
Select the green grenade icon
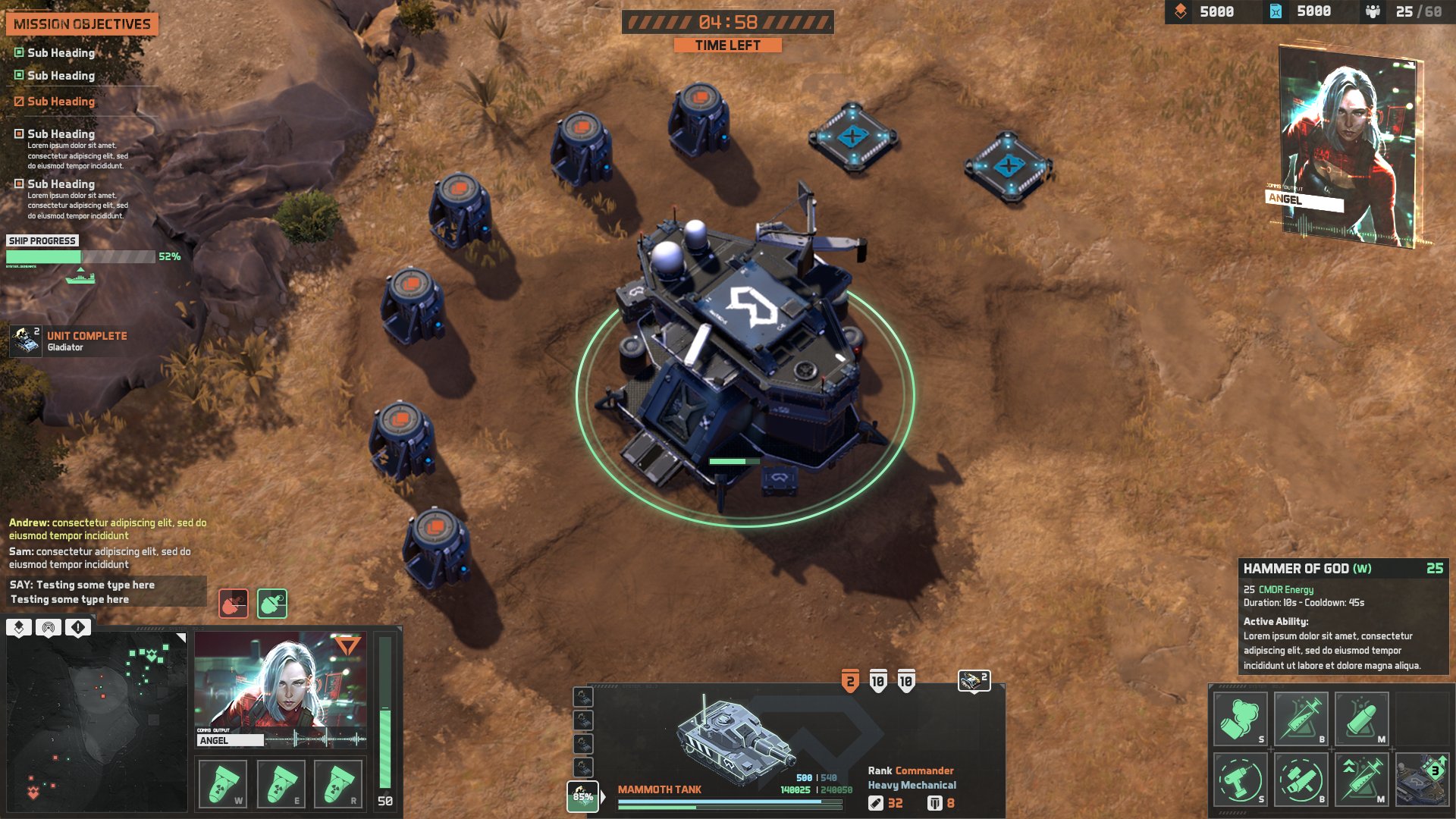coord(272,604)
